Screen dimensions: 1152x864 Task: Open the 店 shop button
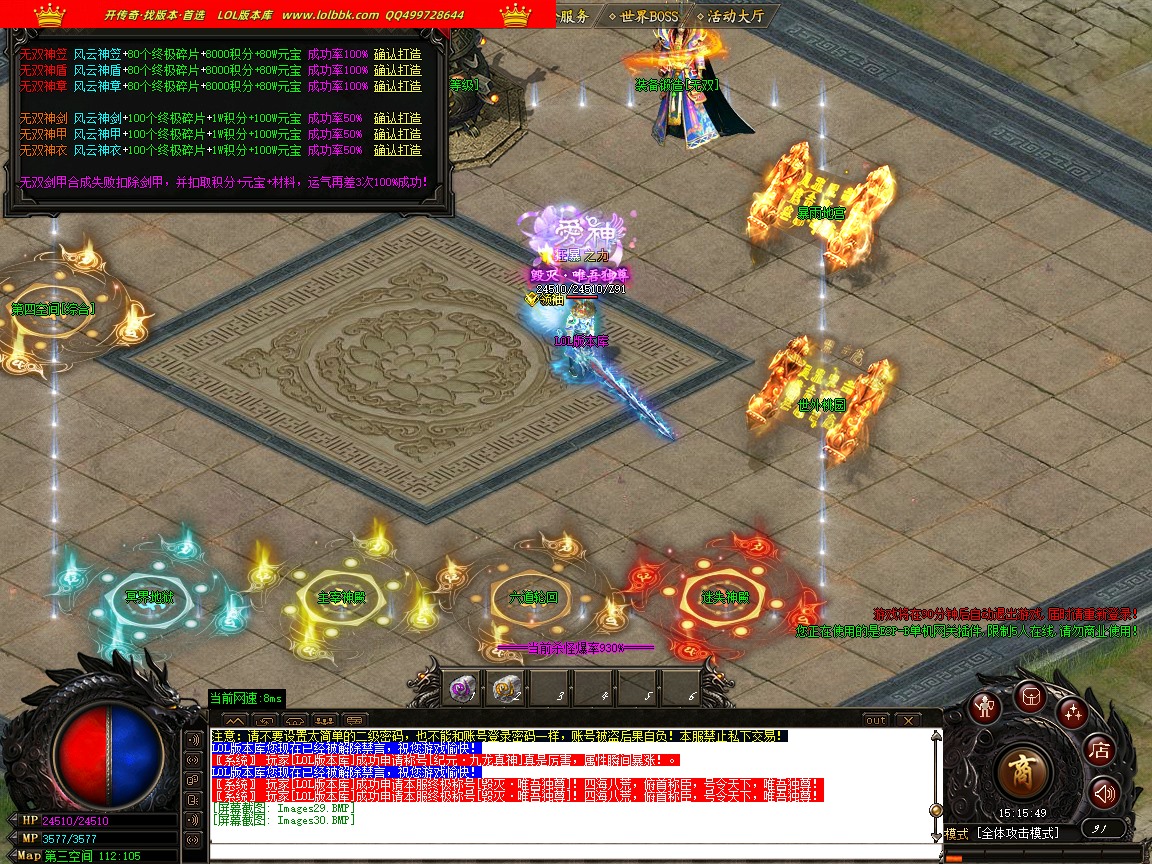point(1100,749)
